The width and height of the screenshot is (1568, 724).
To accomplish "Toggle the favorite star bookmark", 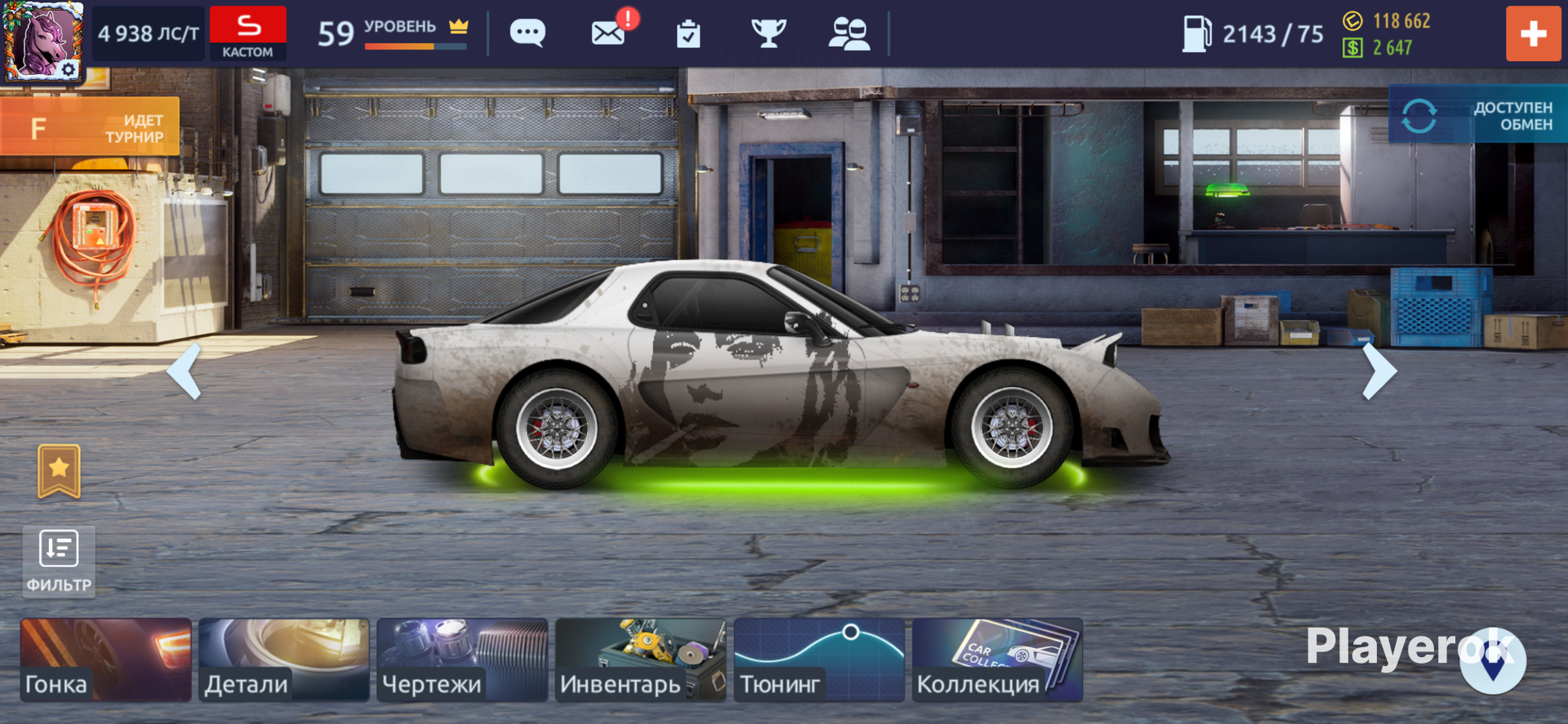I will [x=60, y=471].
